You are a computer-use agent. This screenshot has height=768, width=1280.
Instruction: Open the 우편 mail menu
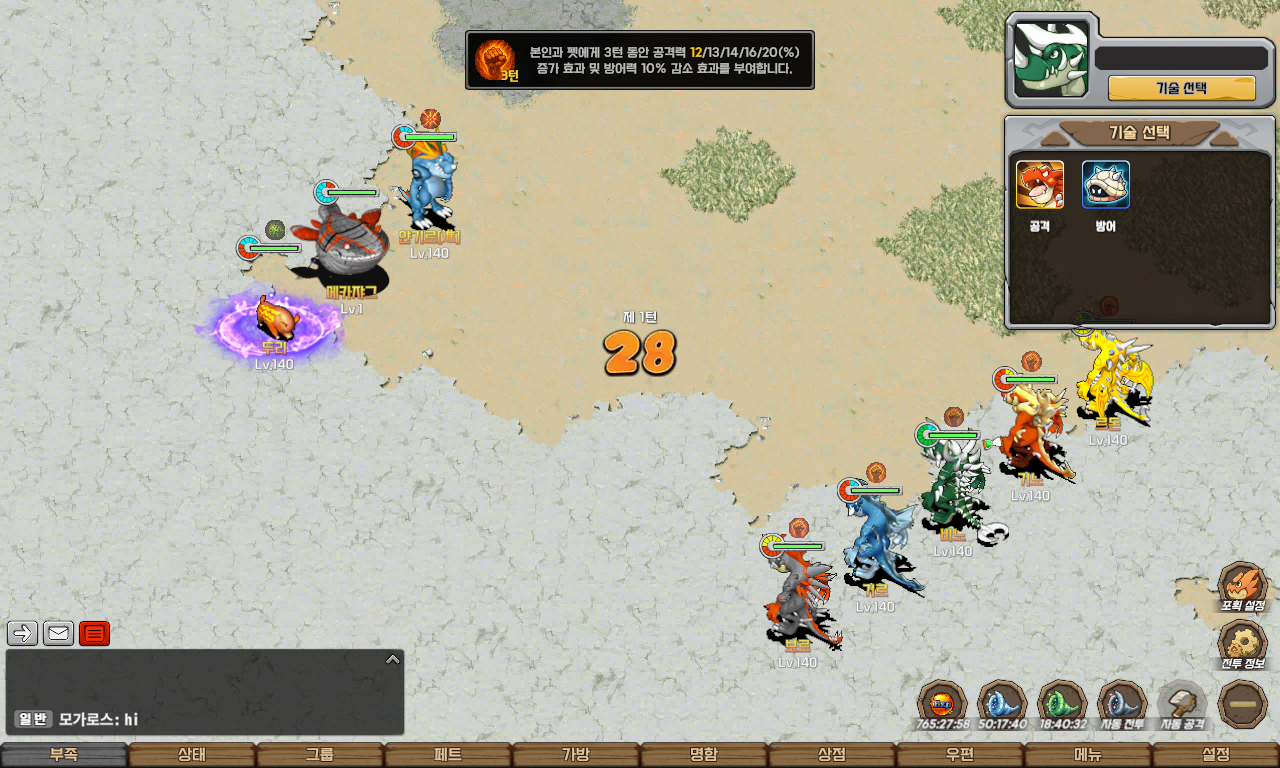click(960, 755)
